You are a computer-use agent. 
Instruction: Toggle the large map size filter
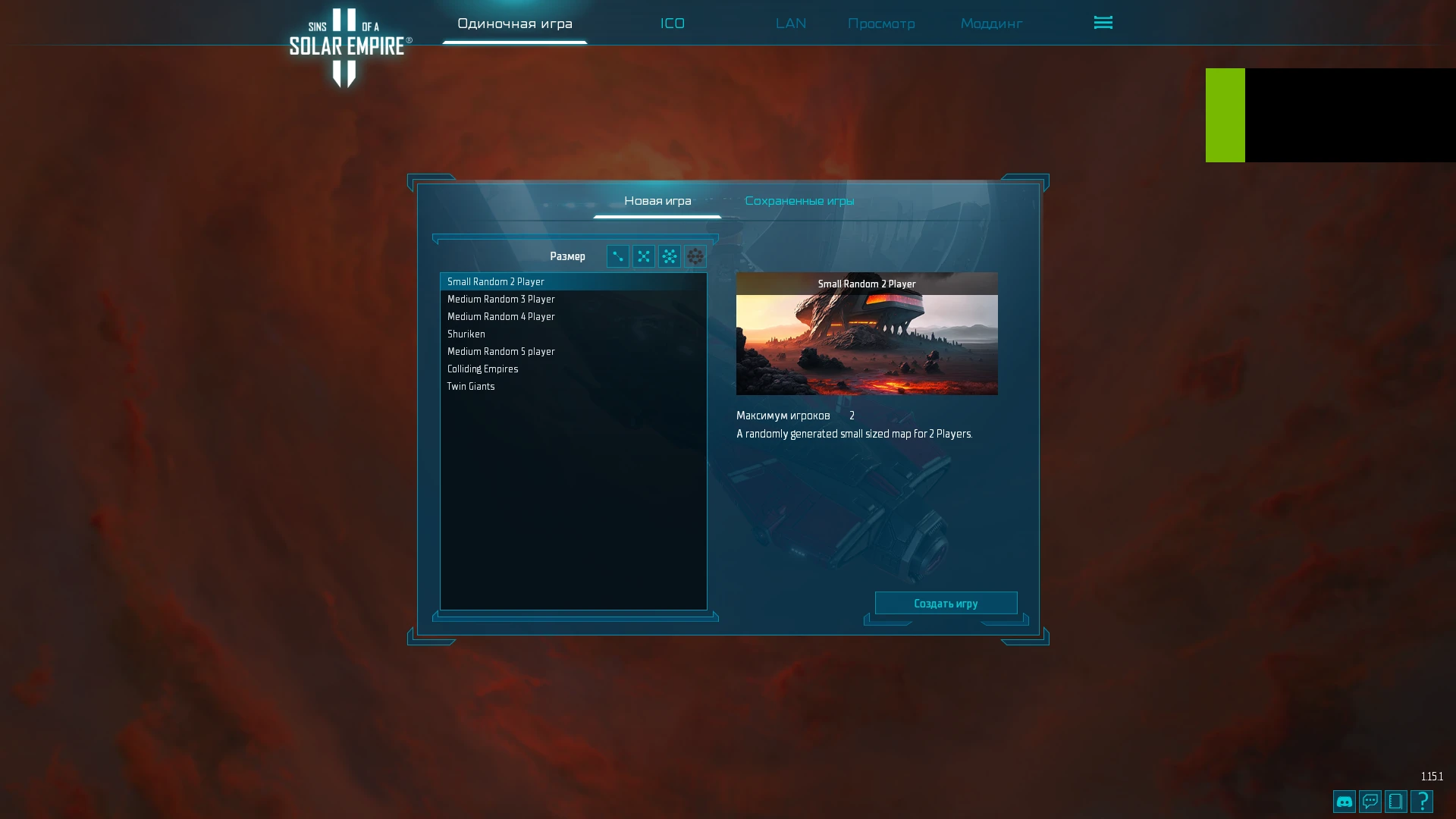669,256
